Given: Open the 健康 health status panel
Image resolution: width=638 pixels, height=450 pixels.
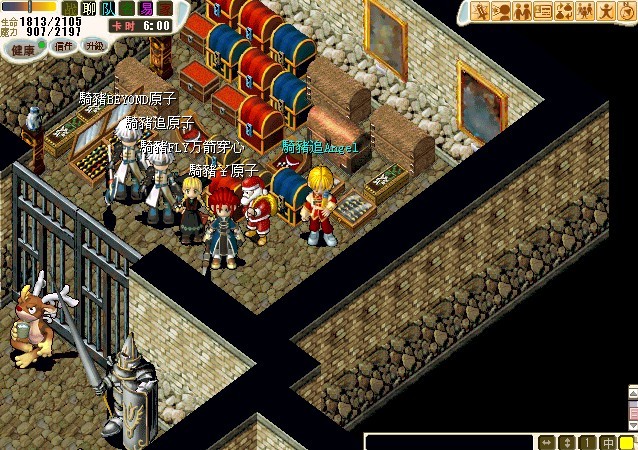Looking at the screenshot, I should coord(24,46).
